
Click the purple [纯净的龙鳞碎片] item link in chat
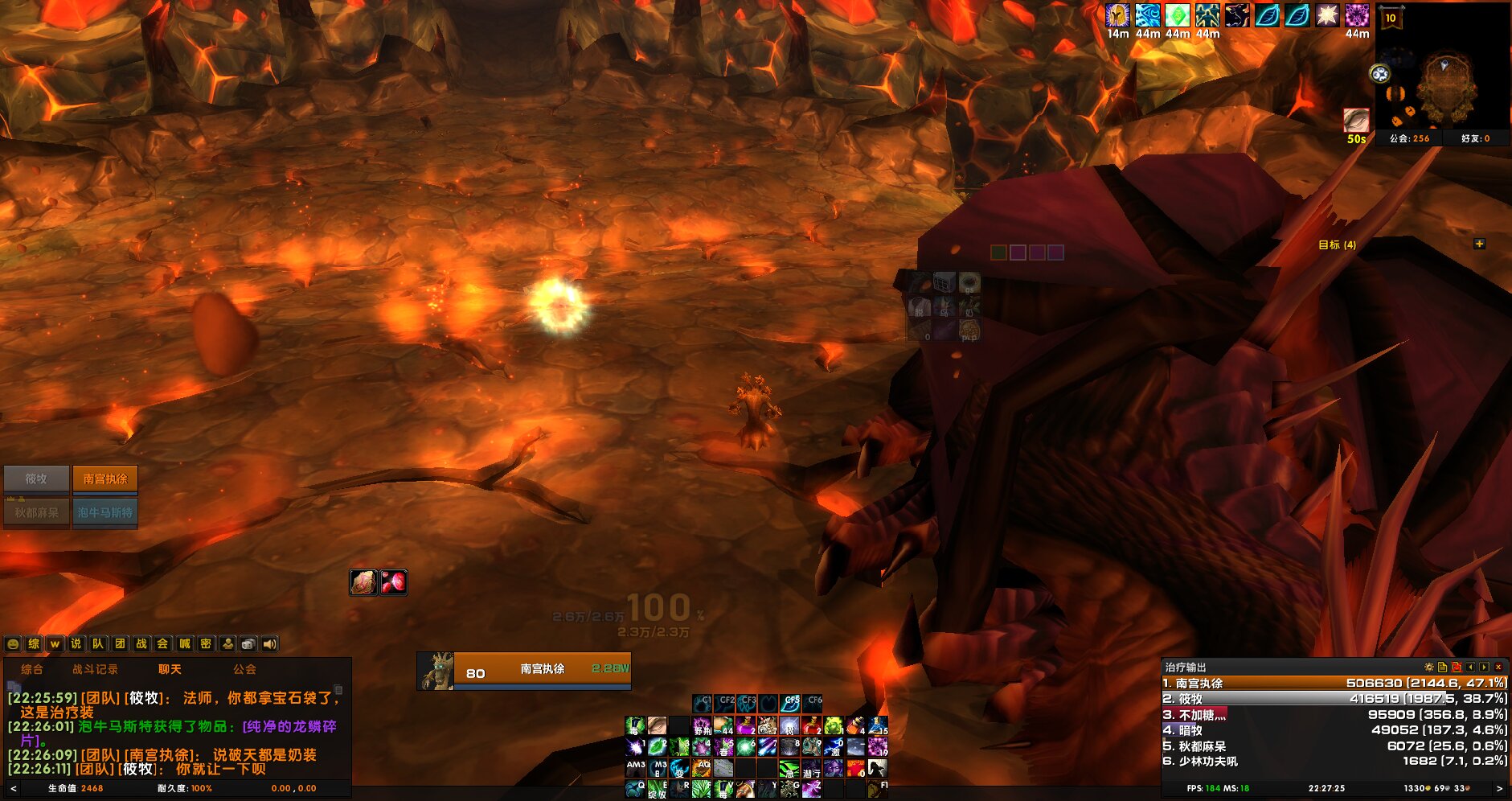[x=289, y=726]
